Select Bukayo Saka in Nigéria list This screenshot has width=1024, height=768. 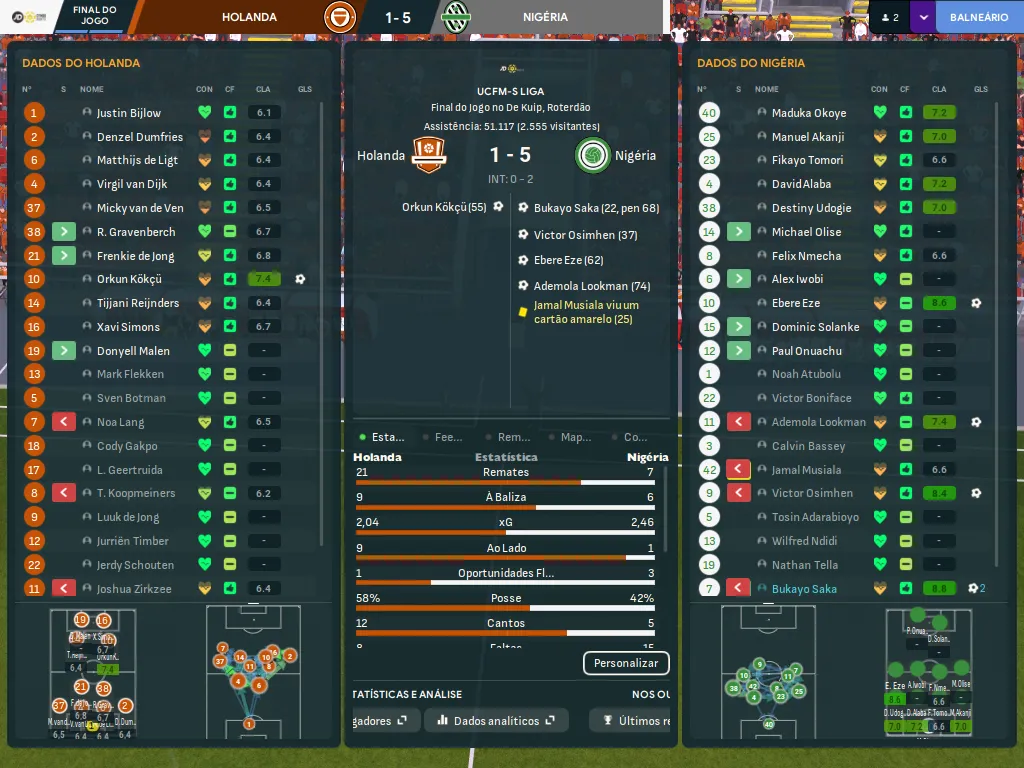804,589
